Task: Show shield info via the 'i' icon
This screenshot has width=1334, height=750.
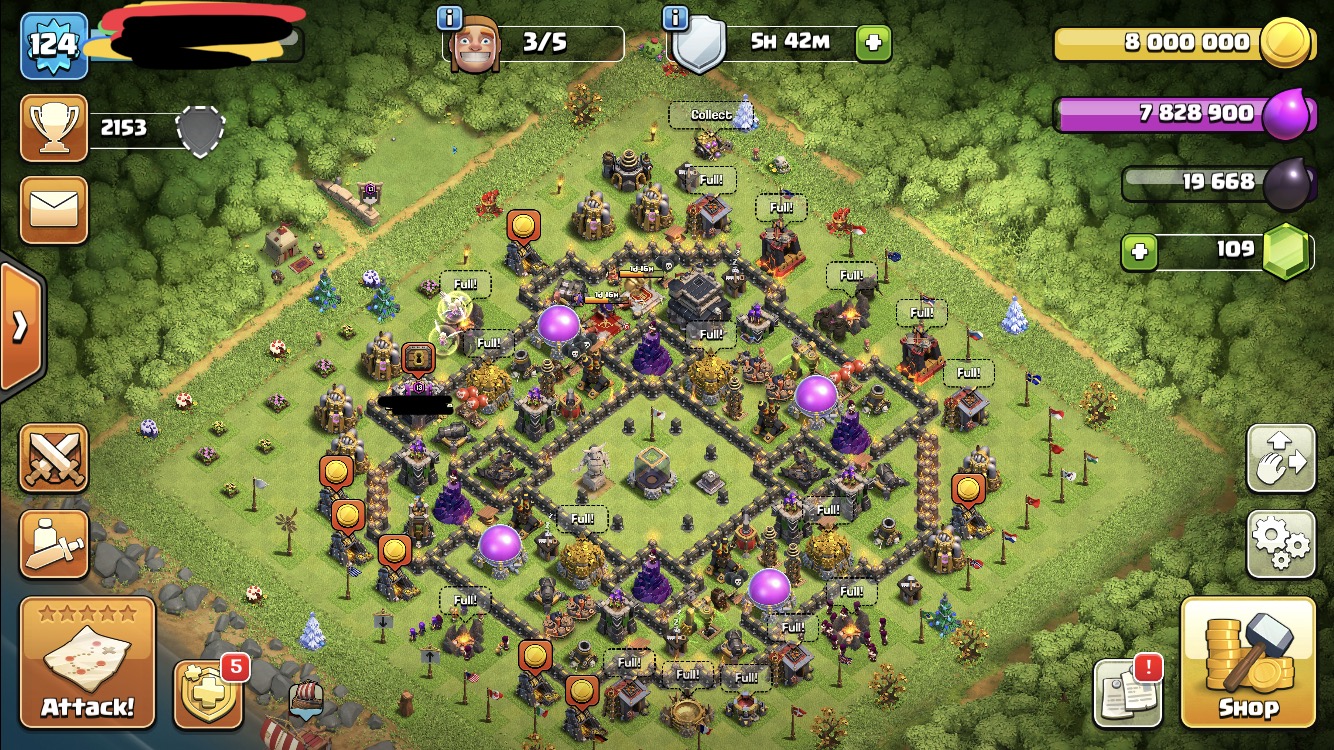Action: (x=676, y=17)
